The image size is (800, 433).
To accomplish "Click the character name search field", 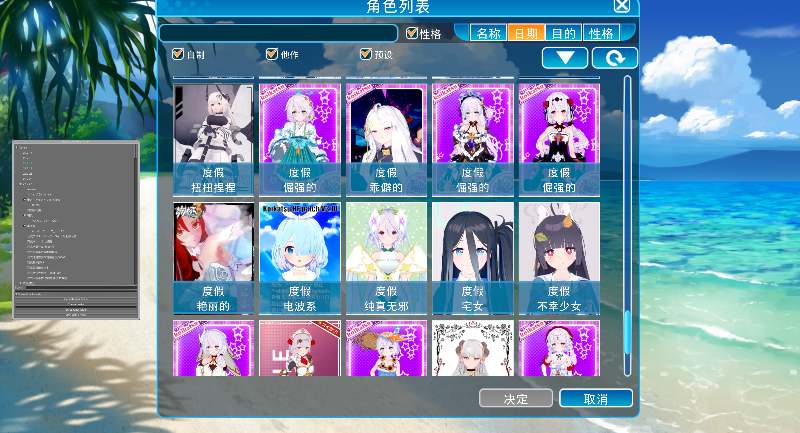I will pyautogui.click(x=277, y=33).
